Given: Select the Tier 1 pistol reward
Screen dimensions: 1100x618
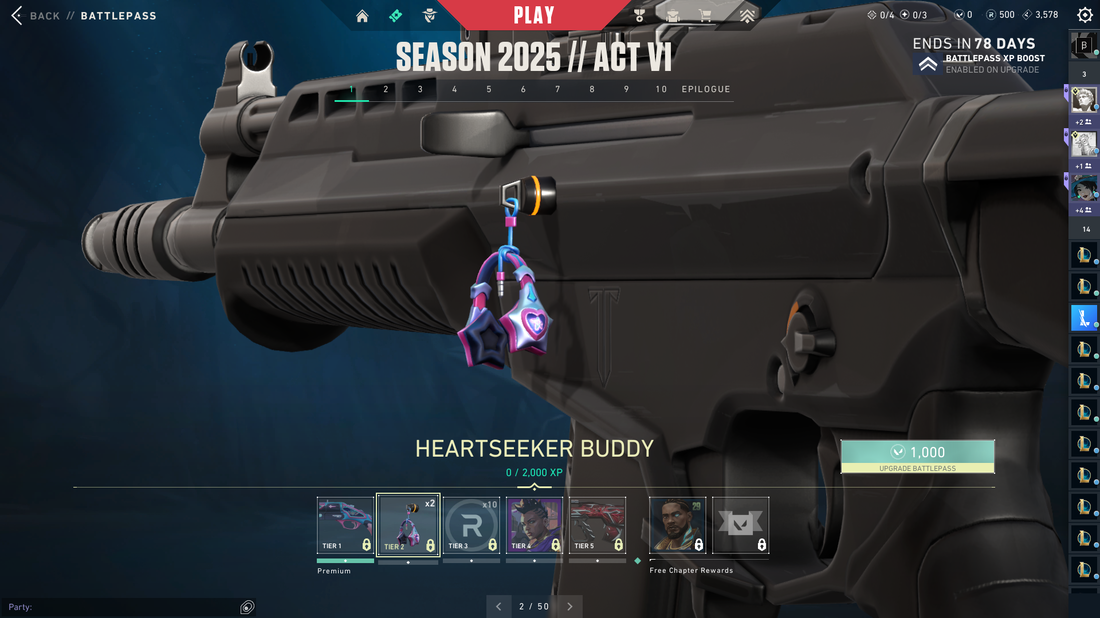Looking at the screenshot, I should pyautogui.click(x=345, y=525).
